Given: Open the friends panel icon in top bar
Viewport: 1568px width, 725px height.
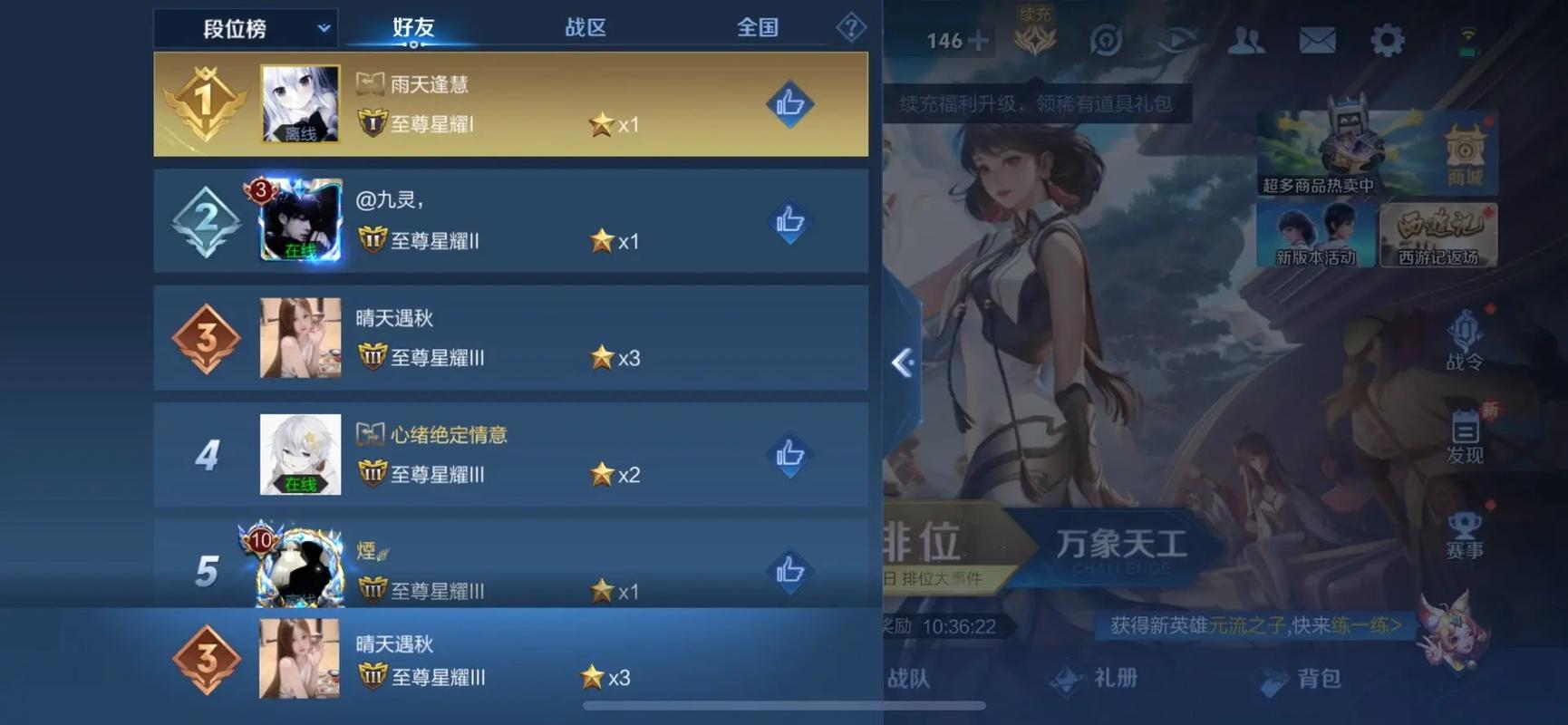Looking at the screenshot, I should pos(1248,40).
